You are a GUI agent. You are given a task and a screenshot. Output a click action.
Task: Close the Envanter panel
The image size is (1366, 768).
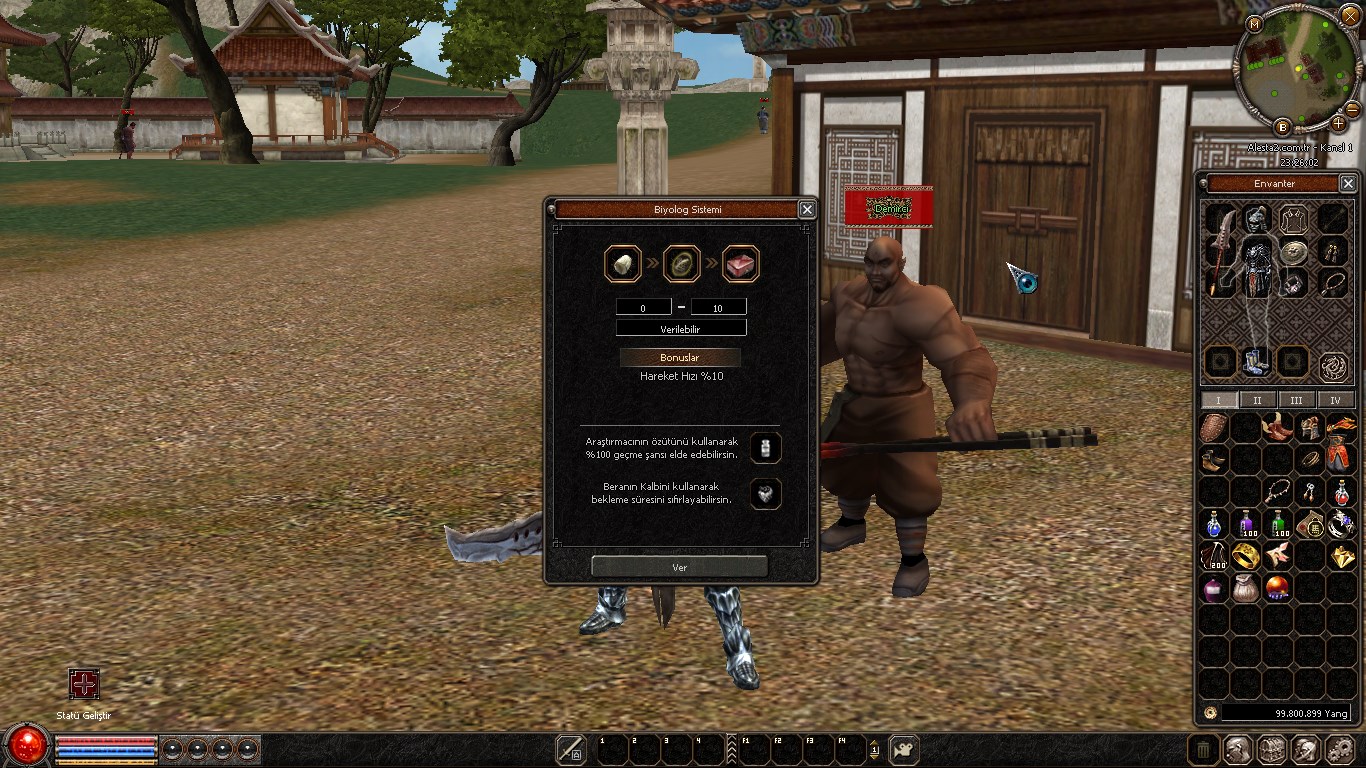(x=1348, y=183)
